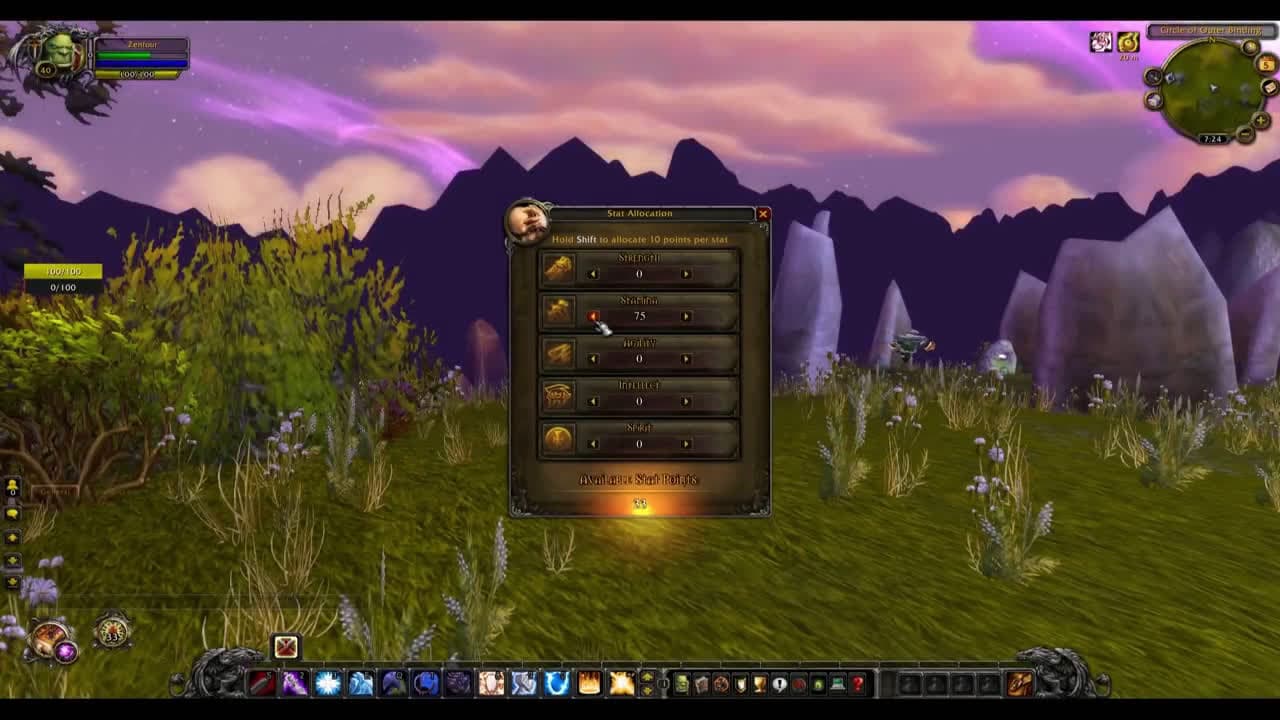Screen dimensions: 1280x720
Task: Select the Strength stat icon
Action: (x=560, y=267)
